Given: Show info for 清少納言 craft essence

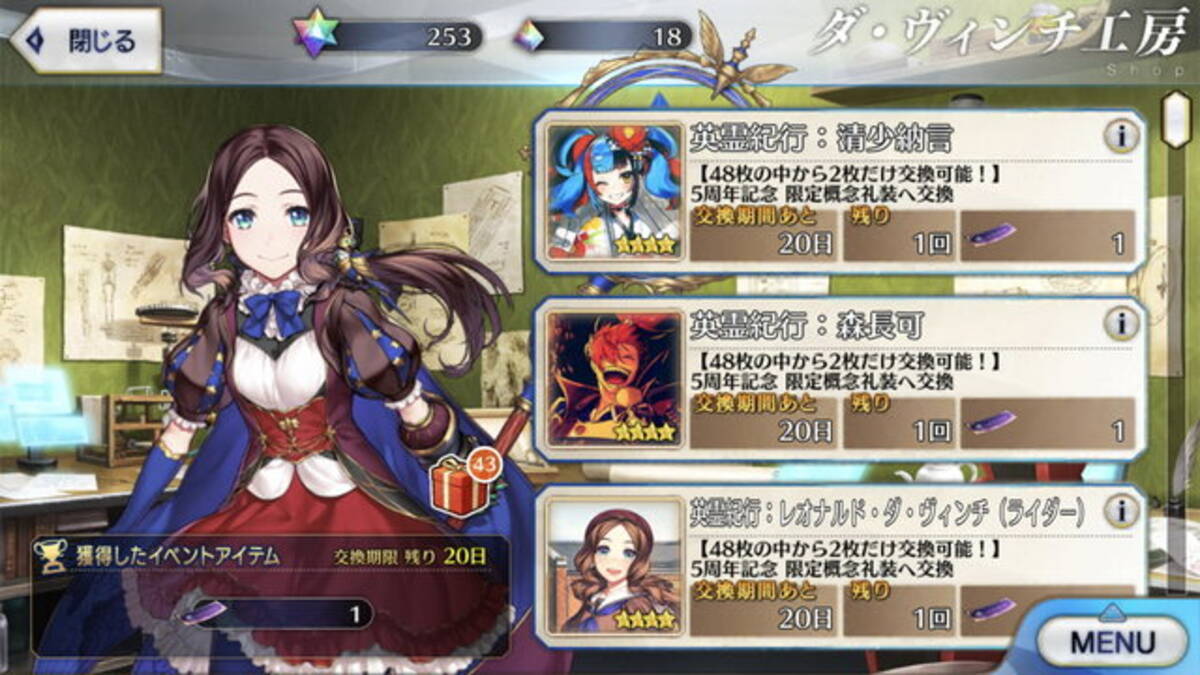Looking at the screenshot, I should pyautogui.click(x=1121, y=137).
